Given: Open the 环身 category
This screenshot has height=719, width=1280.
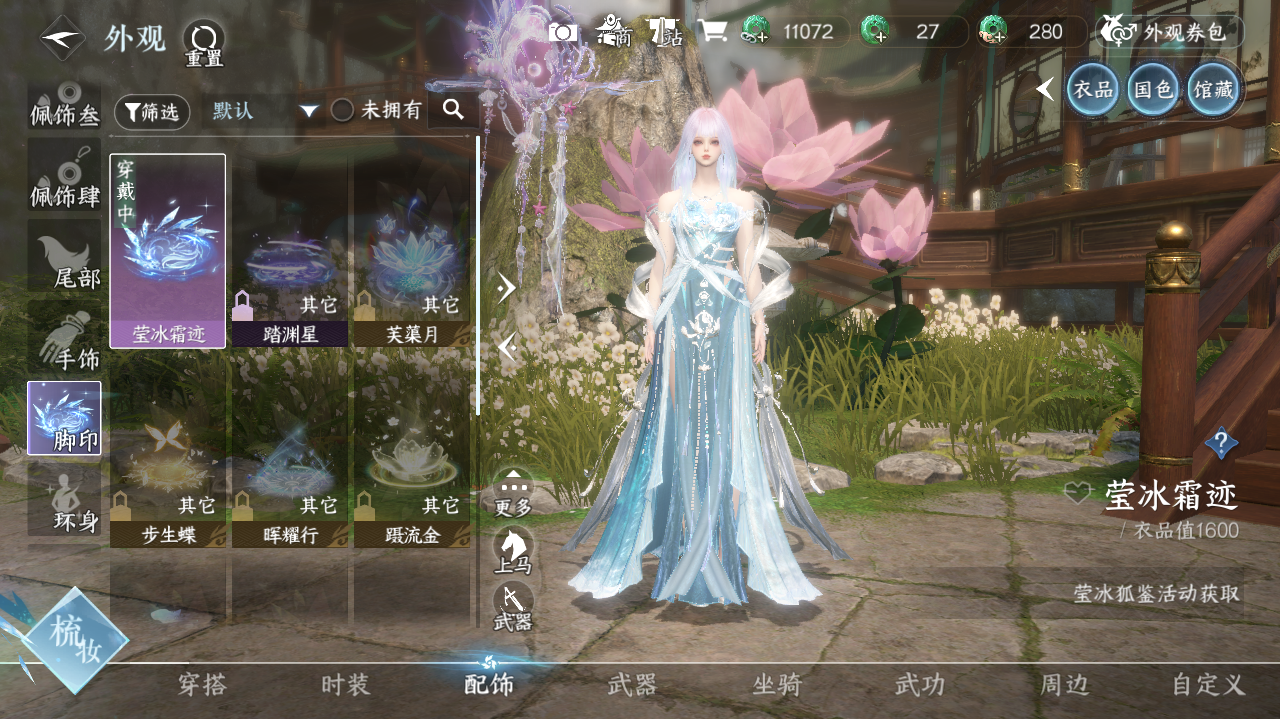Looking at the screenshot, I should 64,499.
